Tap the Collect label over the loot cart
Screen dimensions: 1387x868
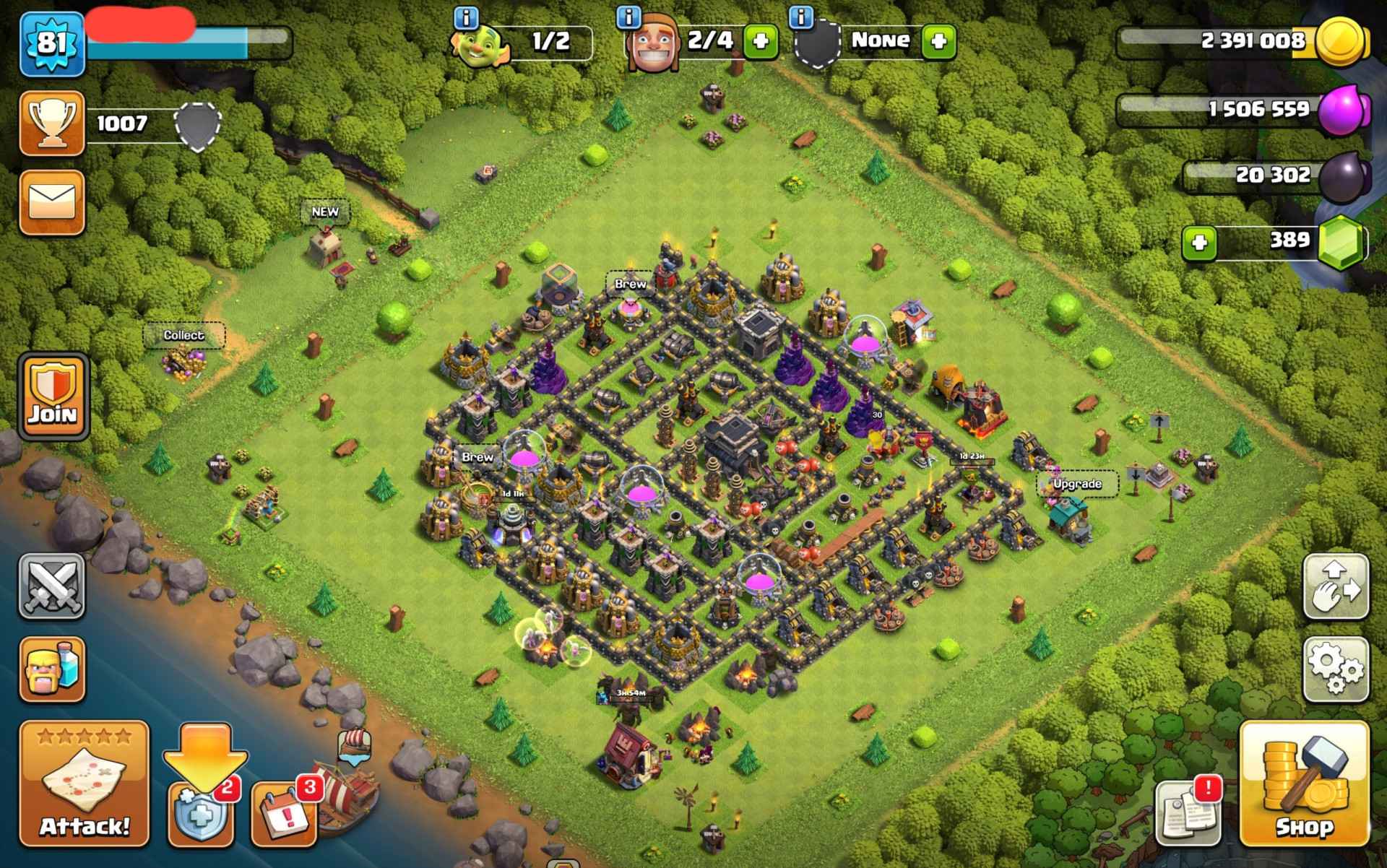pos(183,335)
